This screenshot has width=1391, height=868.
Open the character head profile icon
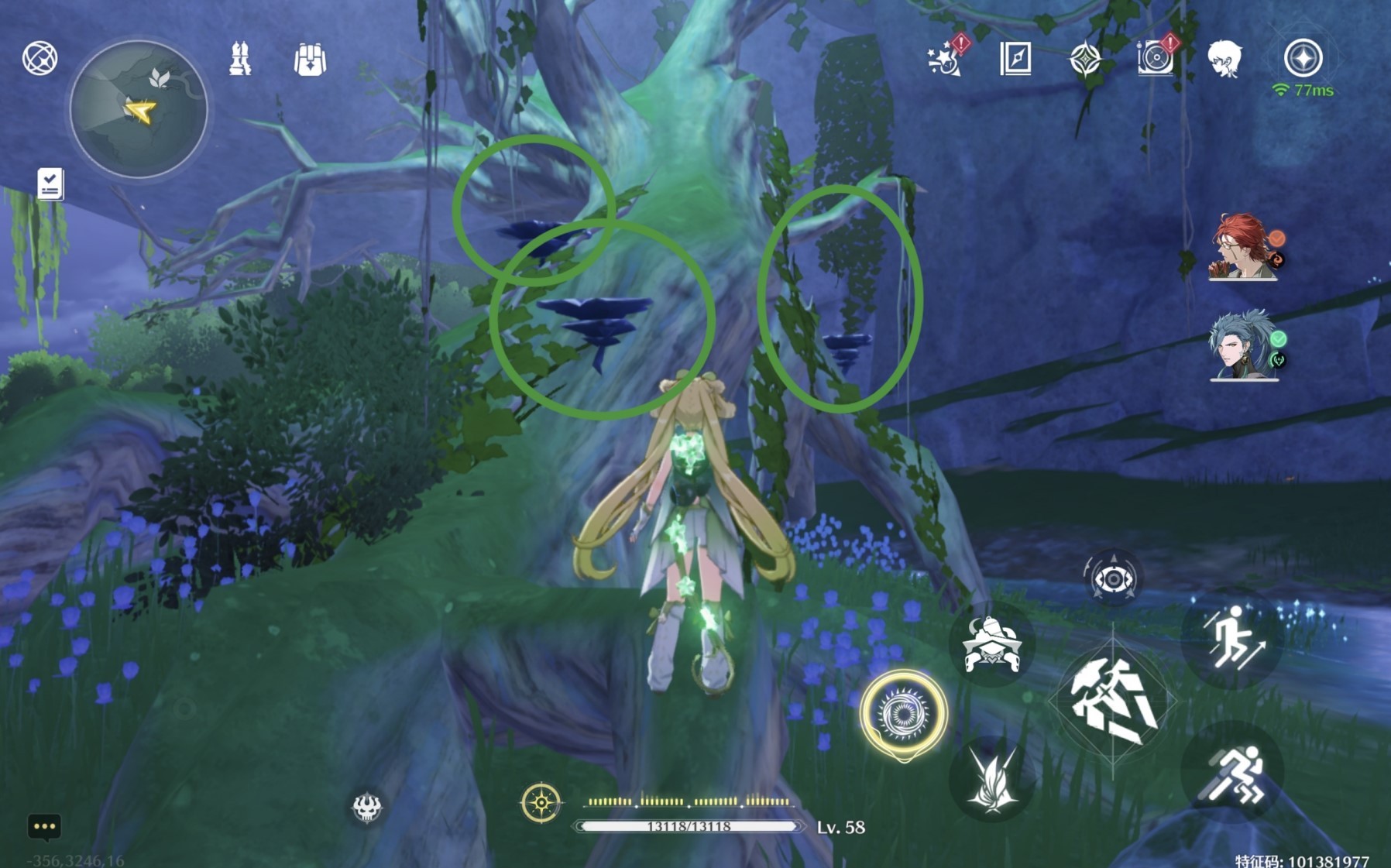1224,59
